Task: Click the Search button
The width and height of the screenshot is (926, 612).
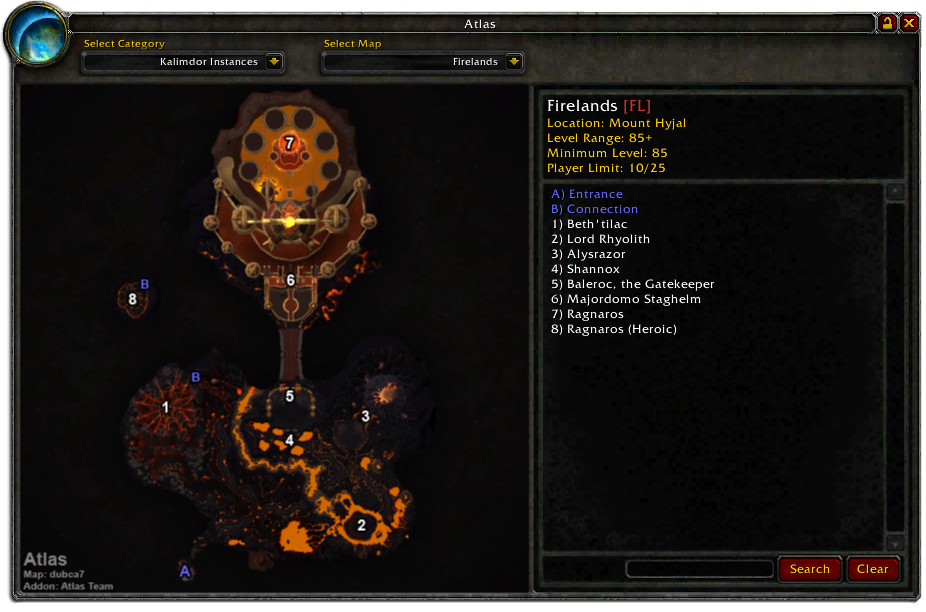Action: 809,569
